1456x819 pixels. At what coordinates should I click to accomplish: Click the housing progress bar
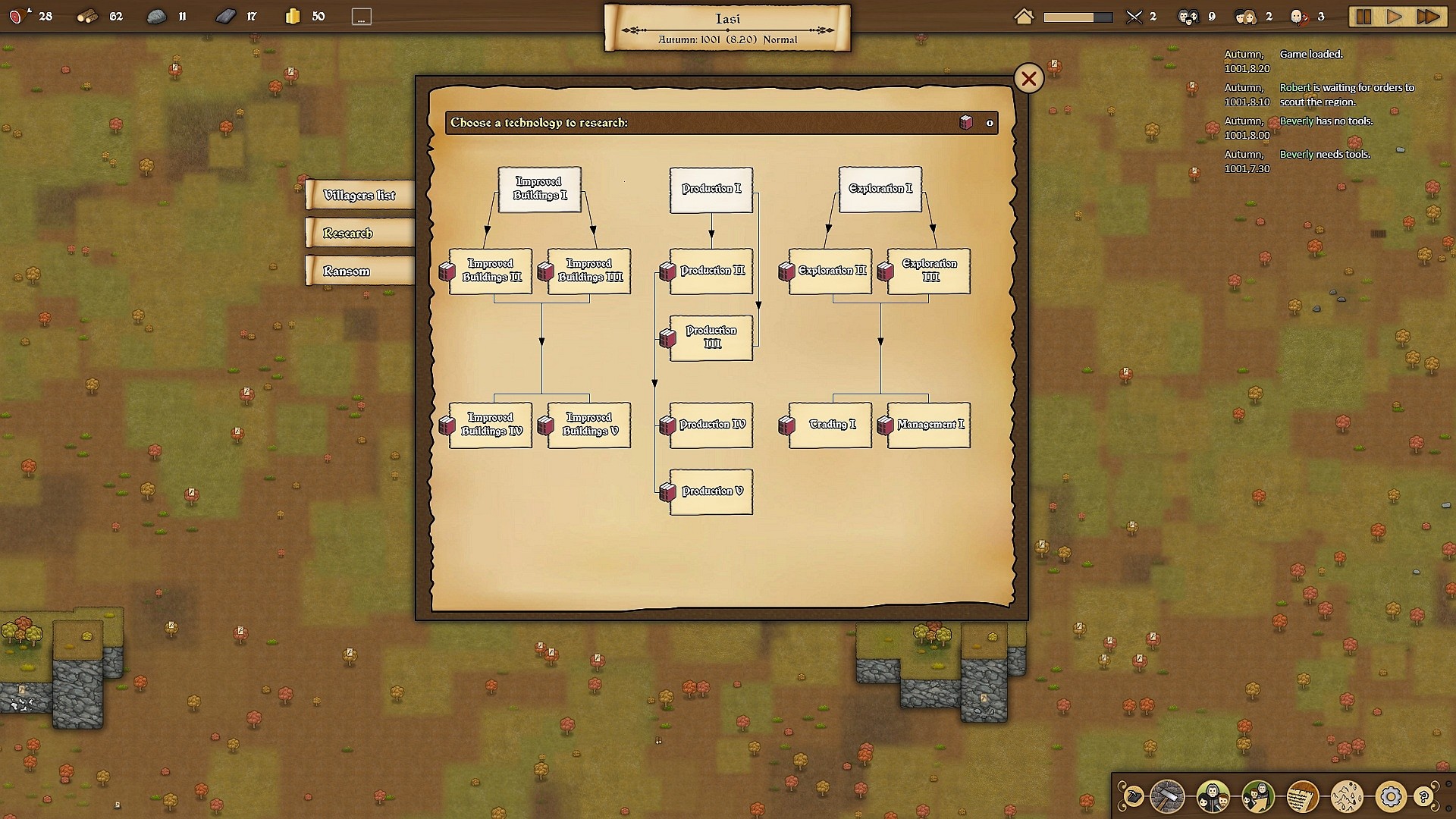click(1078, 16)
